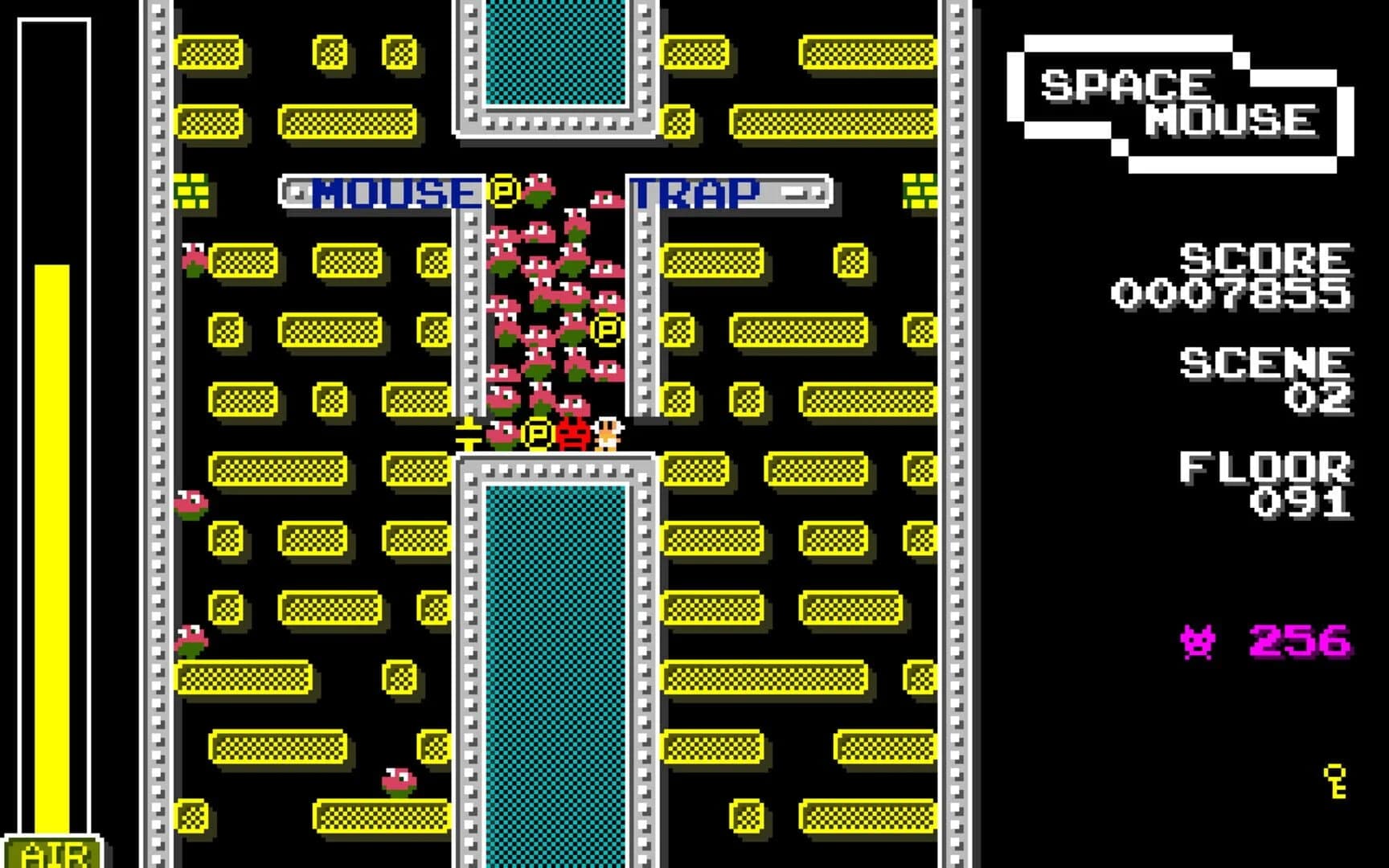Toggle the yellow brick block on the right wall
Viewport: 1389px width, 868px height.
tap(919, 192)
